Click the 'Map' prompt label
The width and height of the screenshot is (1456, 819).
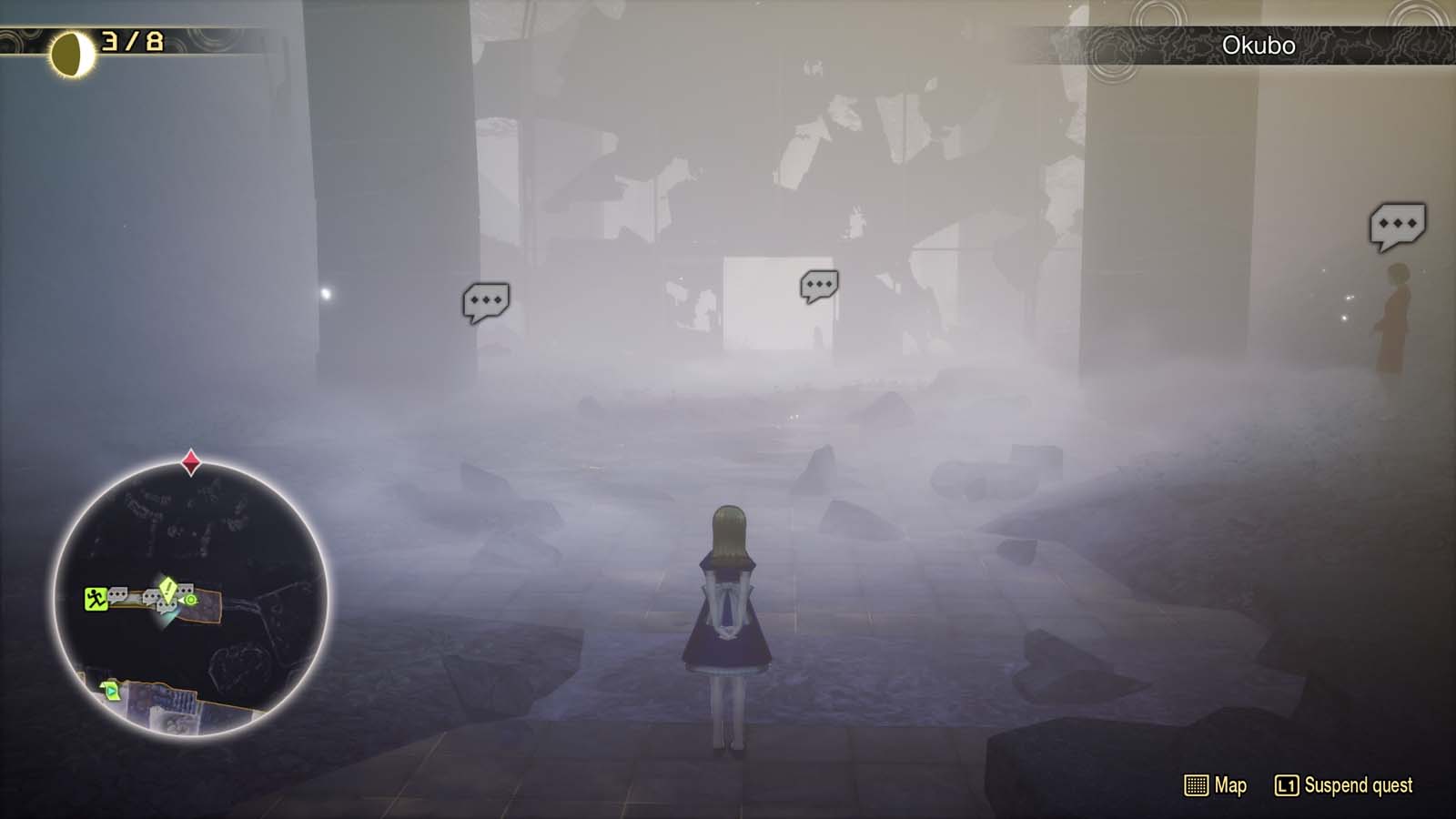[1229, 786]
